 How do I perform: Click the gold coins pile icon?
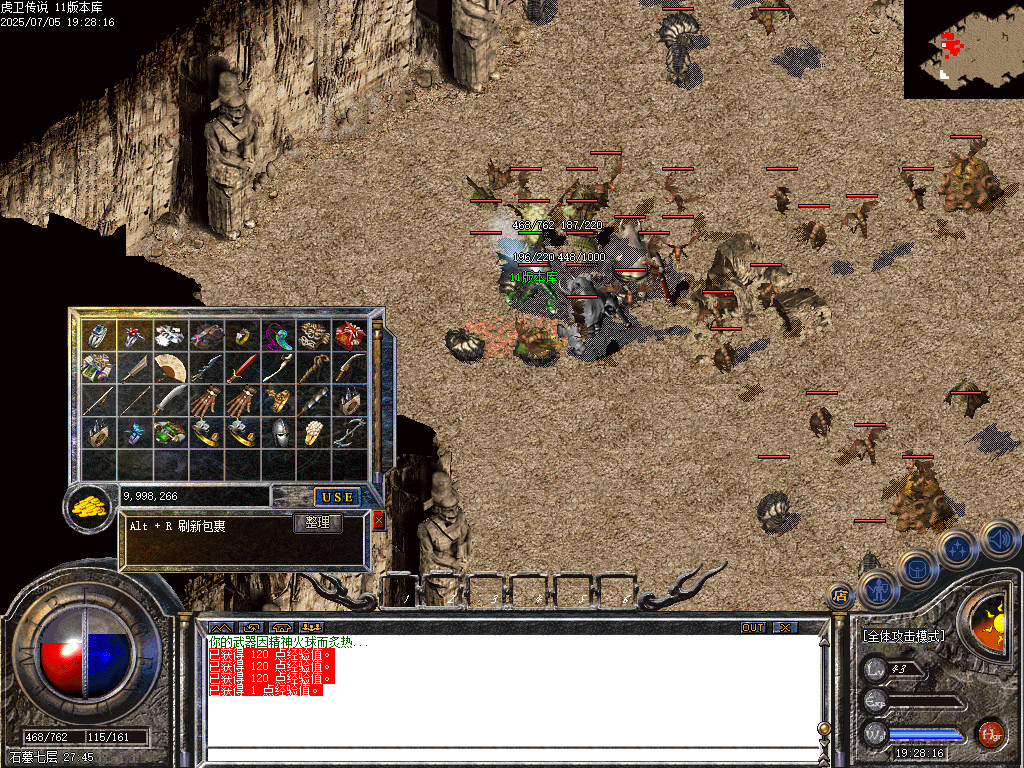point(90,506)
